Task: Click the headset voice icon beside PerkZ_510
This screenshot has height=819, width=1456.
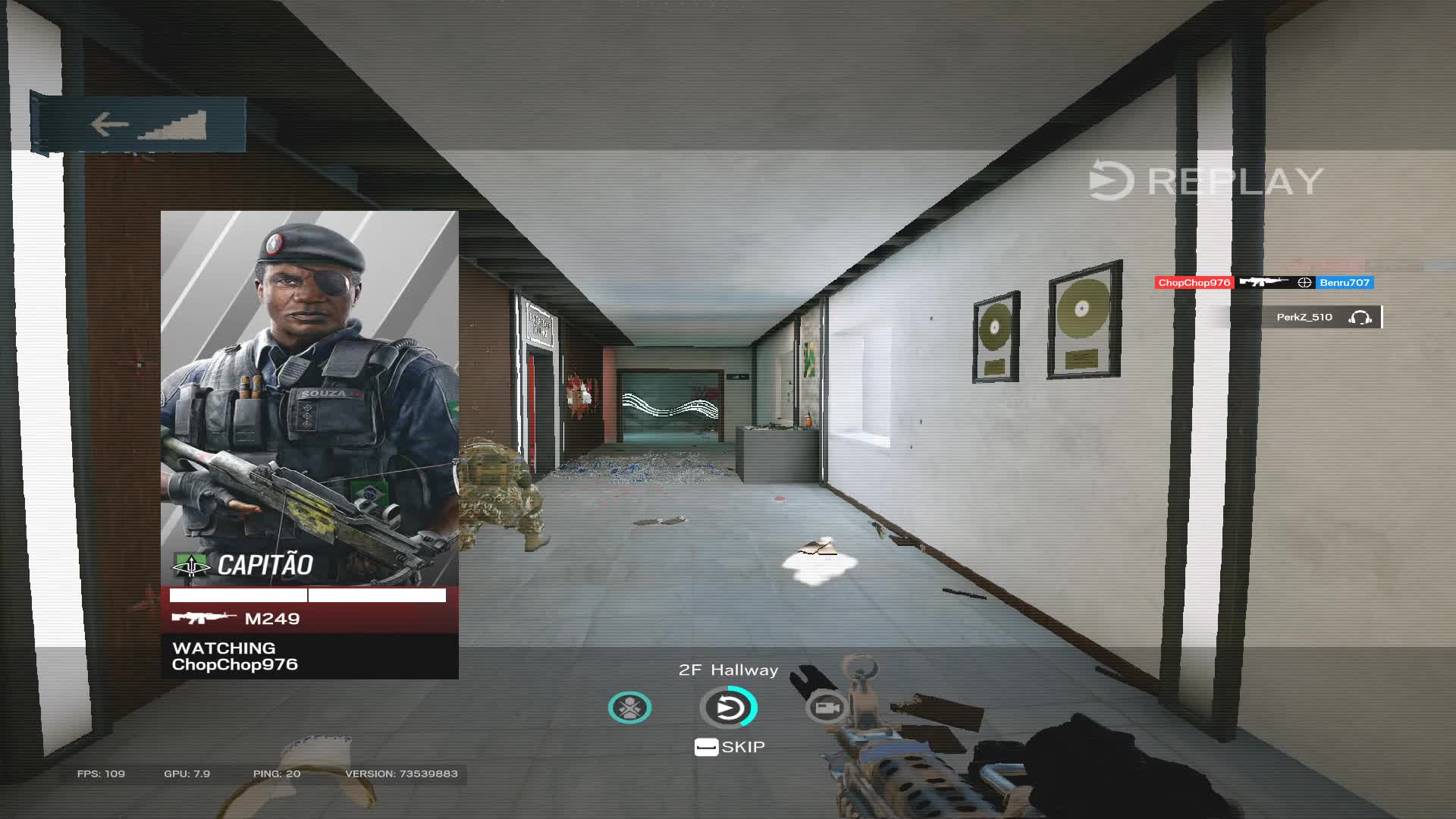Action: 1362,317
